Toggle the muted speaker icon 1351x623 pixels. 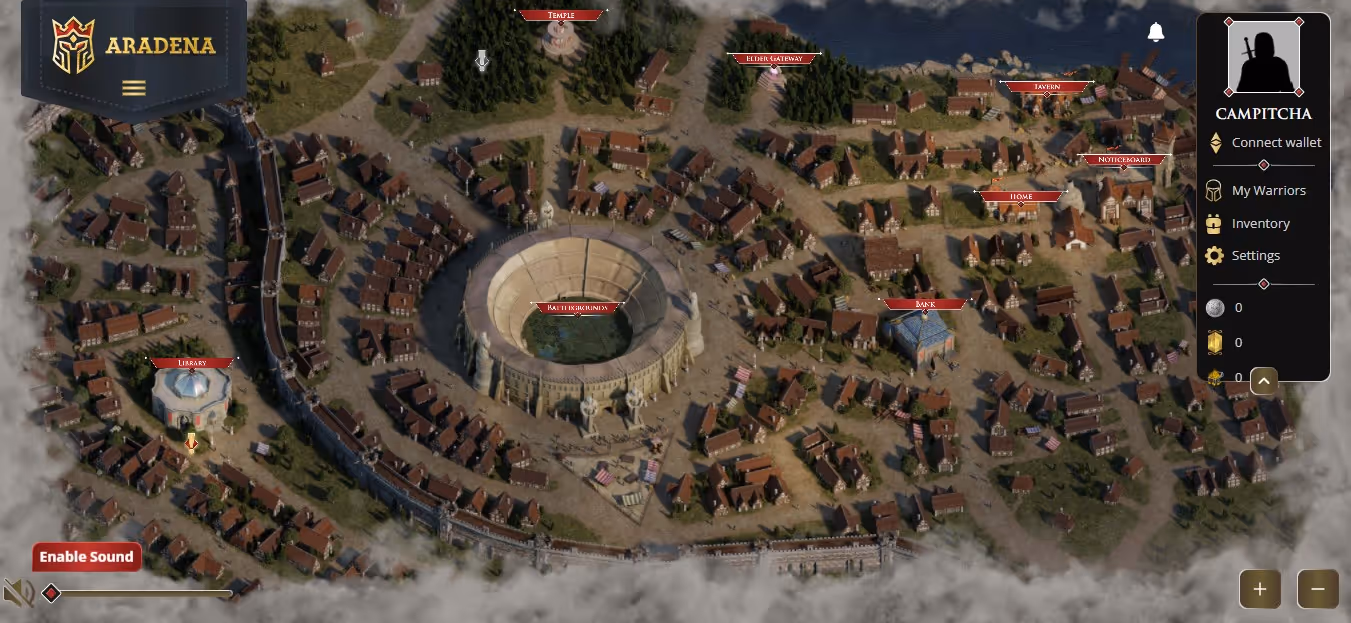[17, 593]
